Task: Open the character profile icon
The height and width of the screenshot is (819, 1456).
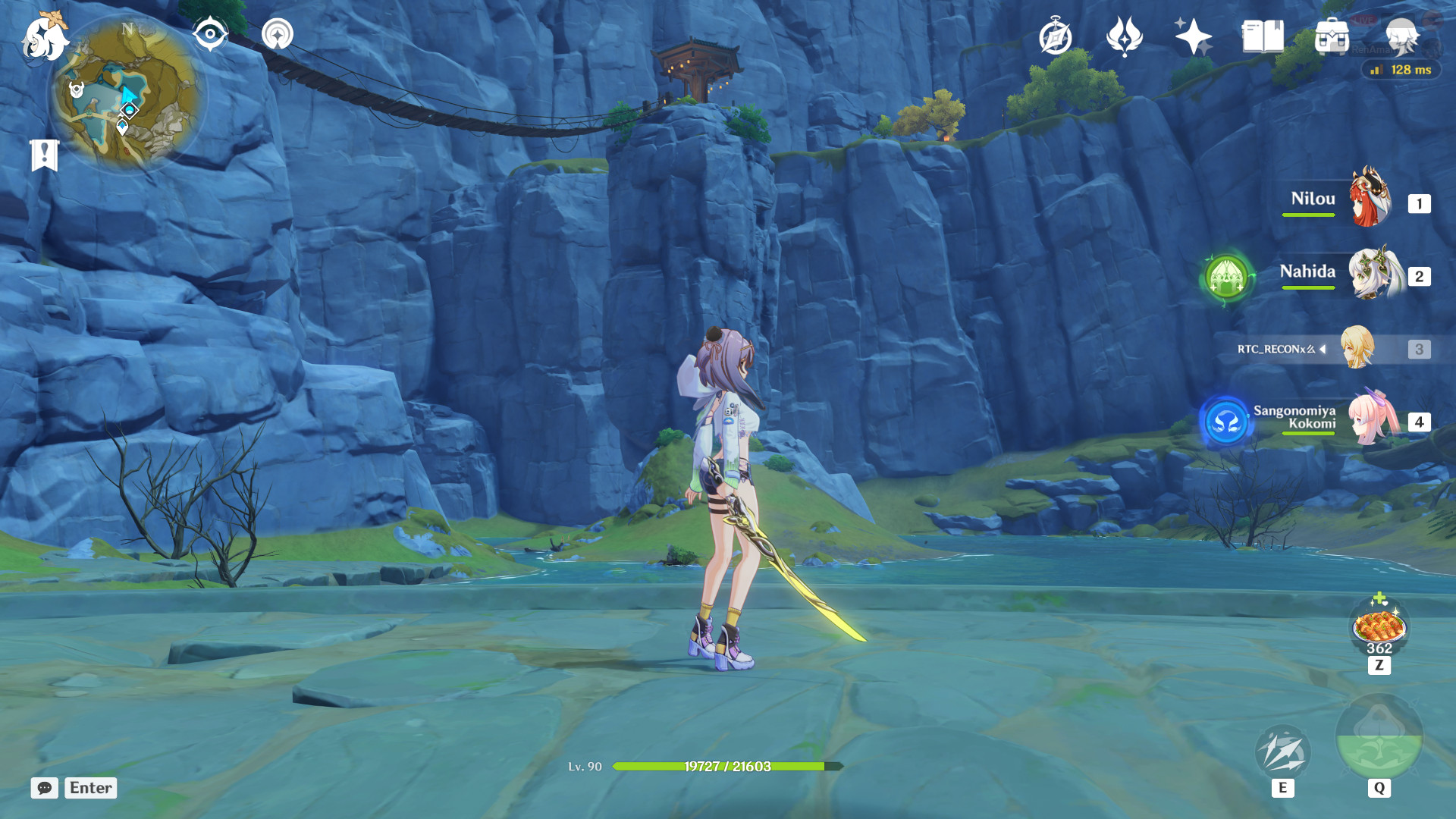Action: pos(1401,36)
